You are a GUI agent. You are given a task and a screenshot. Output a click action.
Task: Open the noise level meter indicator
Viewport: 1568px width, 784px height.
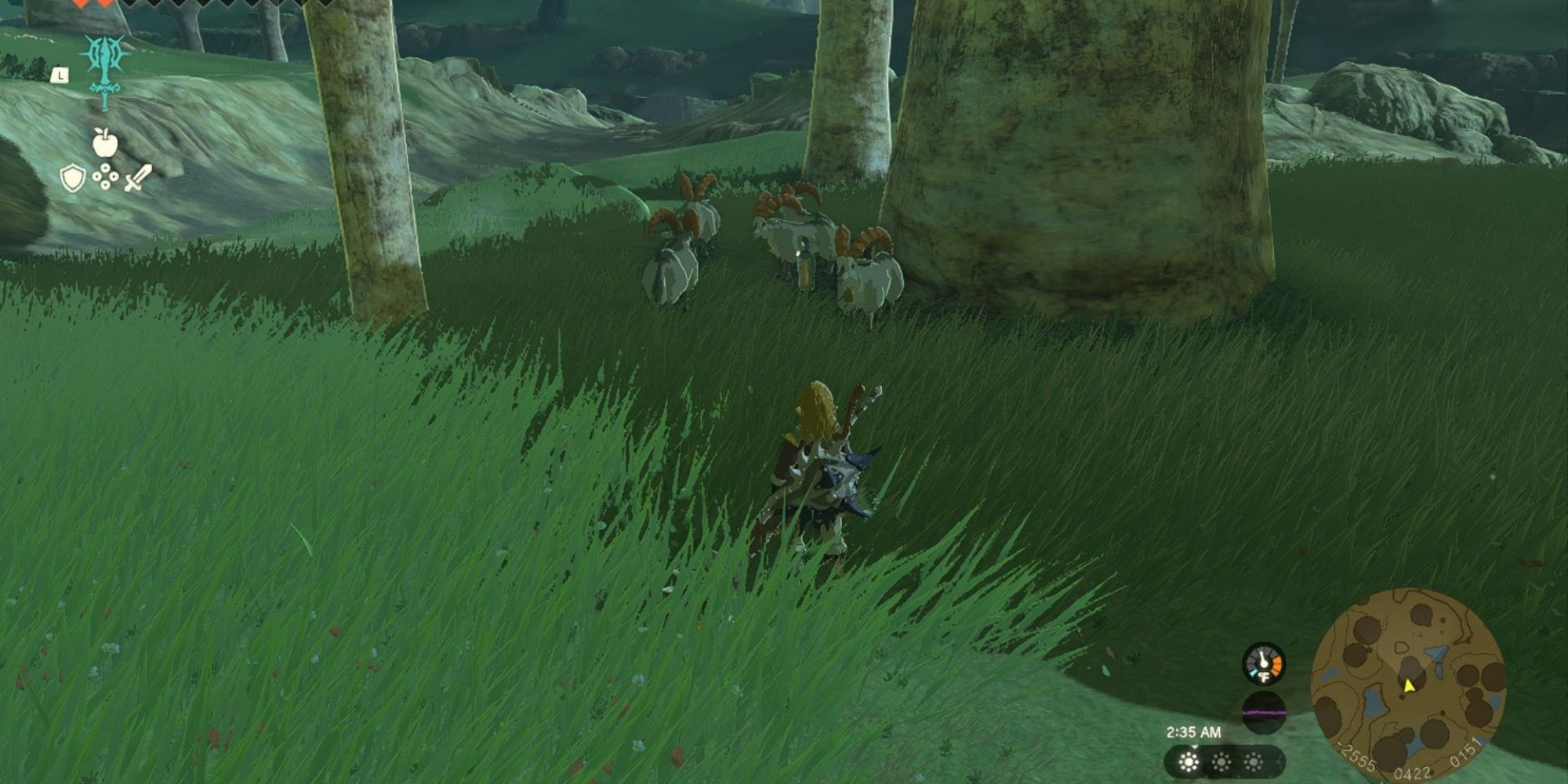pyautogui.click(x=1264, y=712)
